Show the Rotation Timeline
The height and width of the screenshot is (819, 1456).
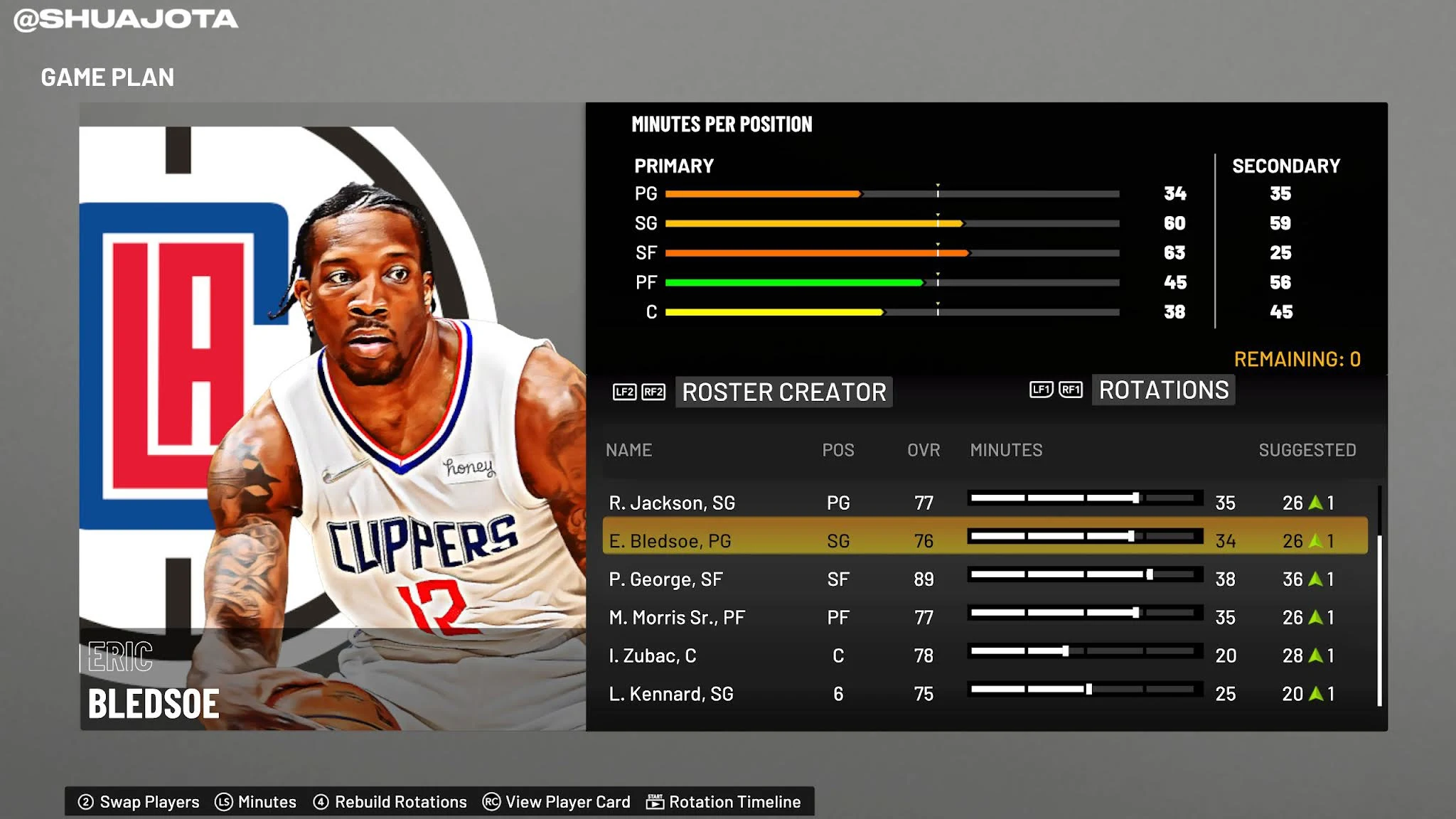point(724,802)
